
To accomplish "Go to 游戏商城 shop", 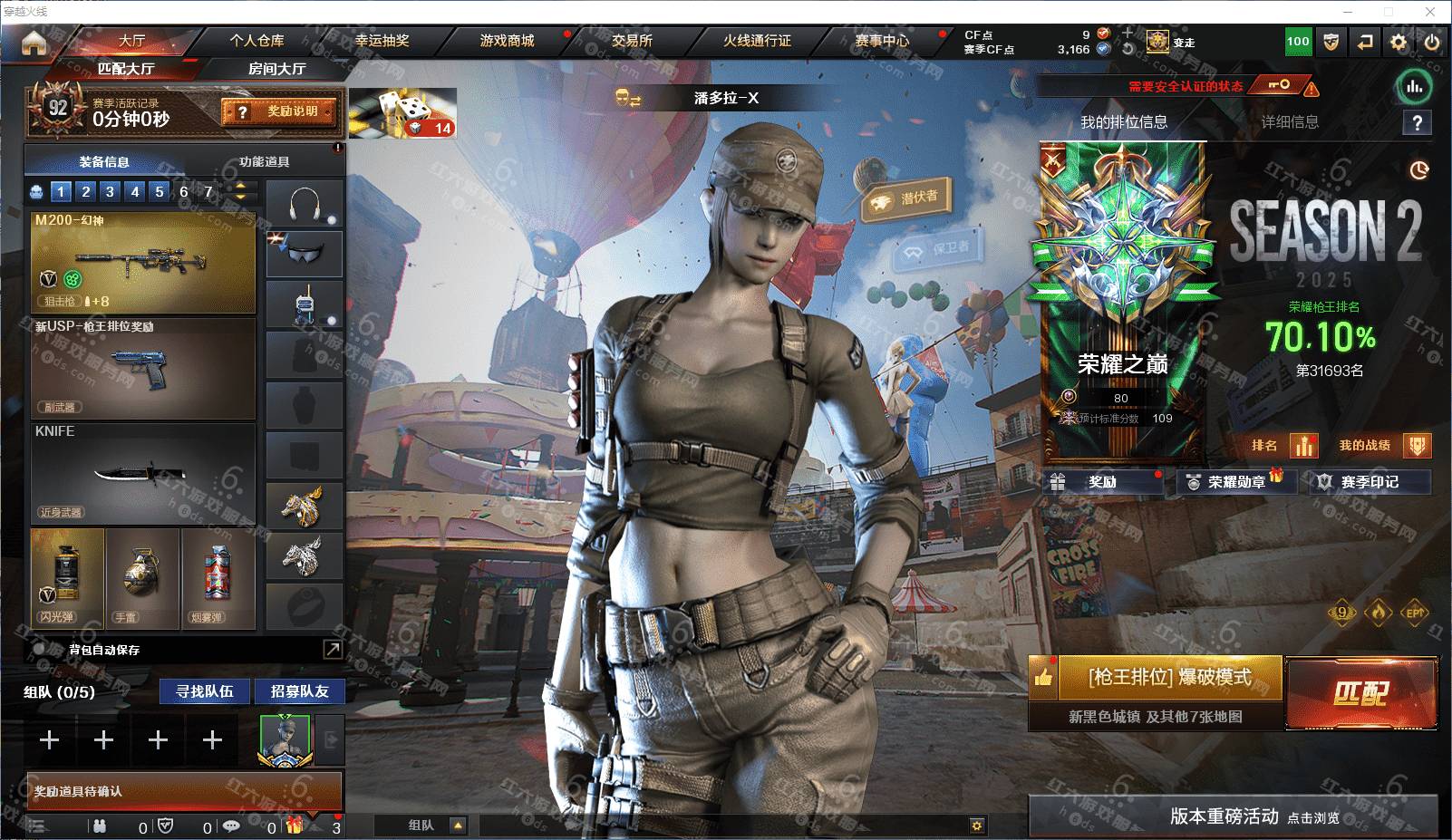I will [507, 41].
